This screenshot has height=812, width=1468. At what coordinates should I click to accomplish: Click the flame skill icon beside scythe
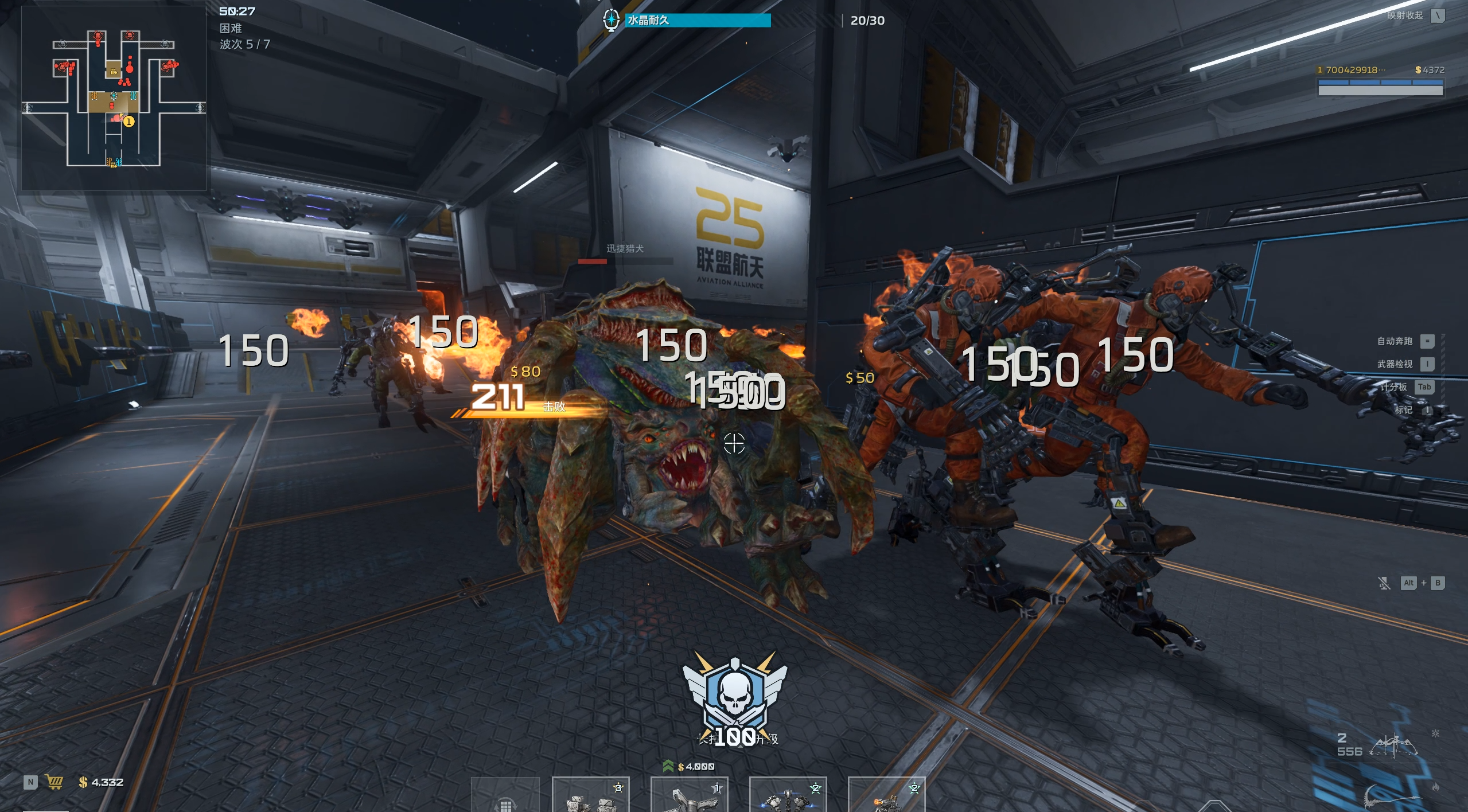(x=1436, y=787)
